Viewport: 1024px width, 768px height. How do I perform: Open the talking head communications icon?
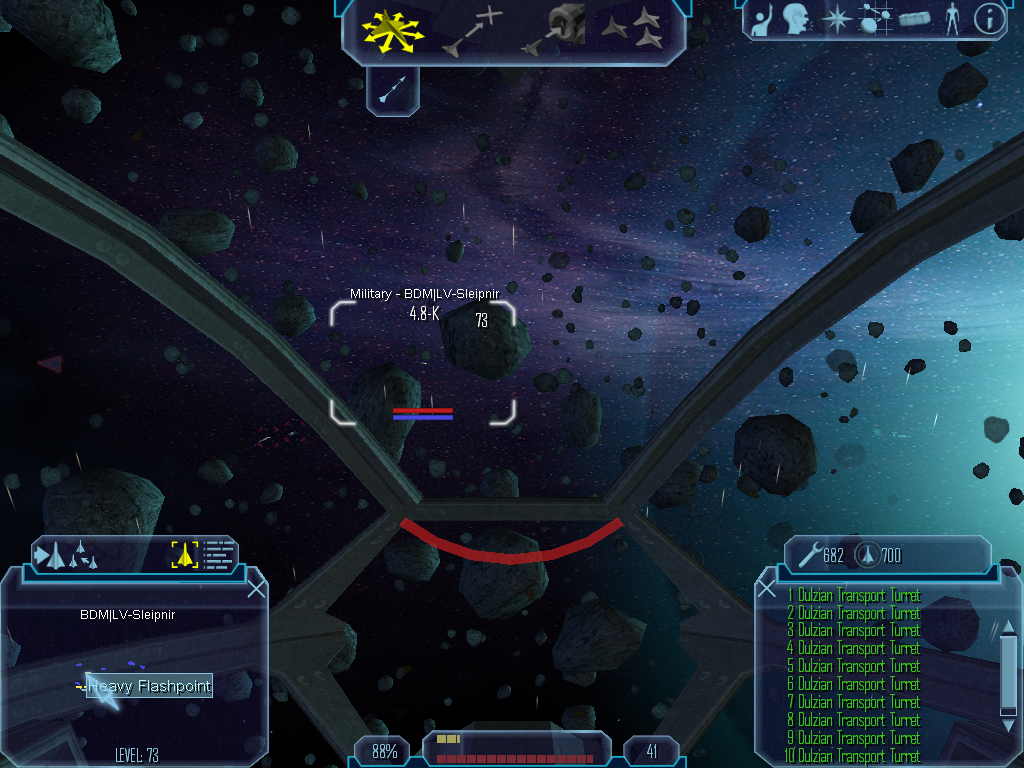coord(796,19)
